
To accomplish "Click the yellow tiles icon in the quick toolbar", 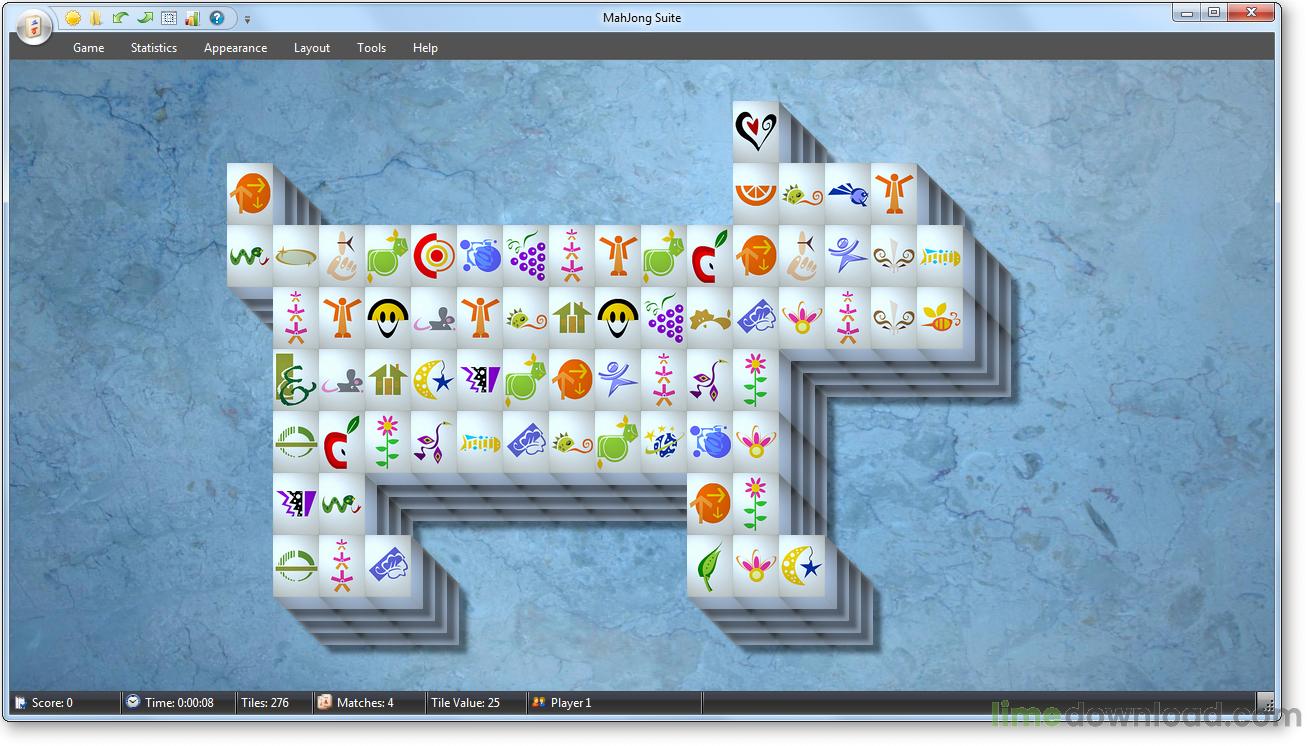I will [x=97, y=18].
